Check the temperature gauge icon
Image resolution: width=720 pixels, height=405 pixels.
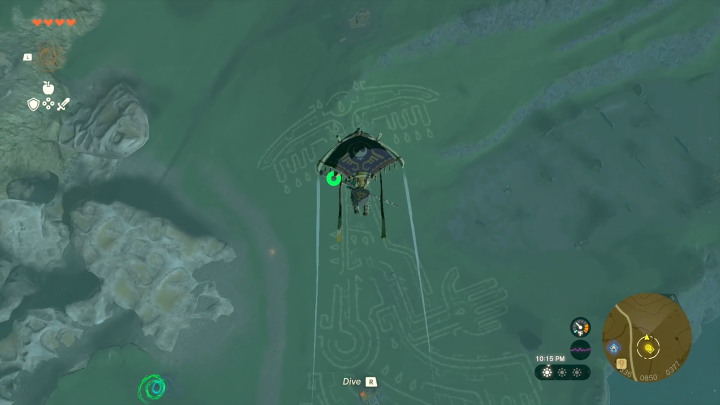[580, 327]
